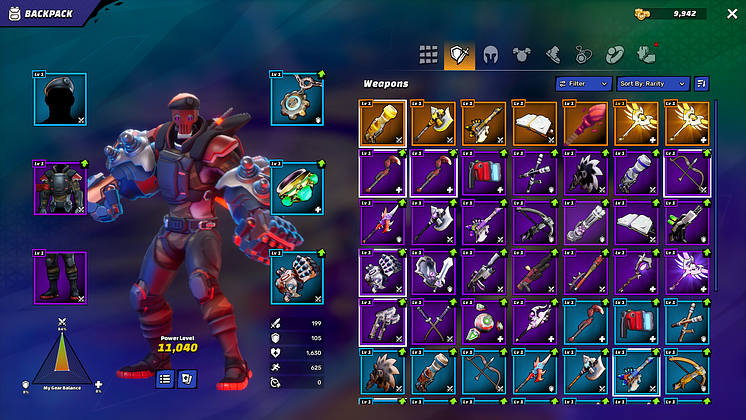Toggle the sort order button

(x=701, y=84)
